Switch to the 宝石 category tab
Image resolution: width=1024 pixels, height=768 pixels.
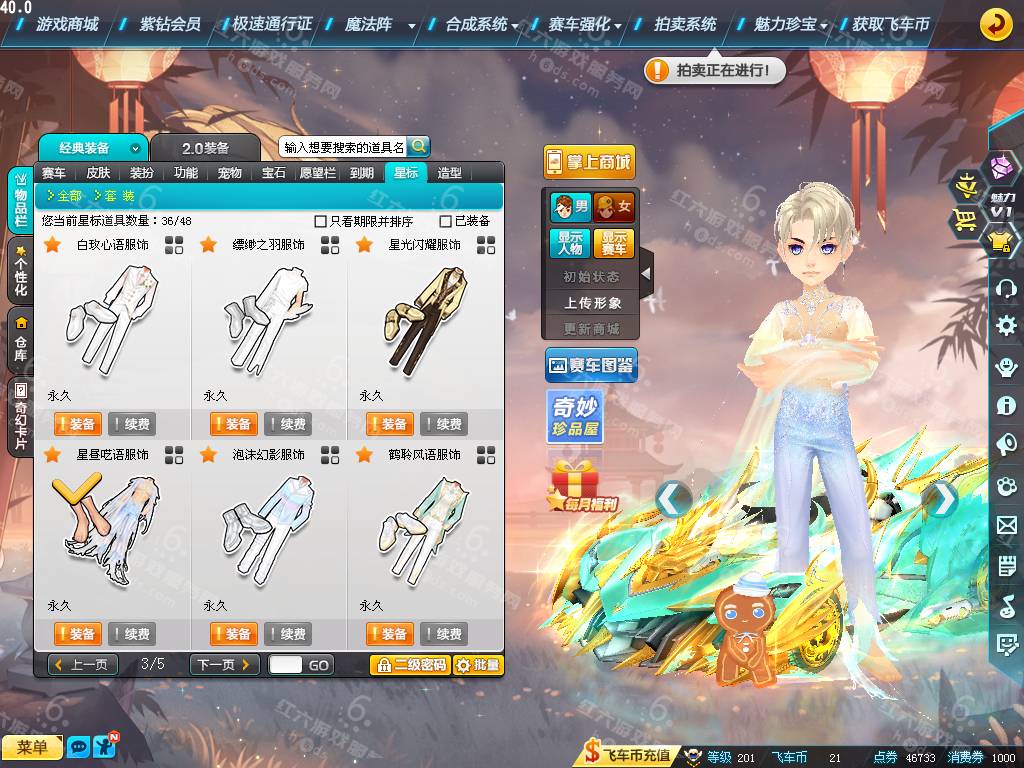[x=274, y=173]
